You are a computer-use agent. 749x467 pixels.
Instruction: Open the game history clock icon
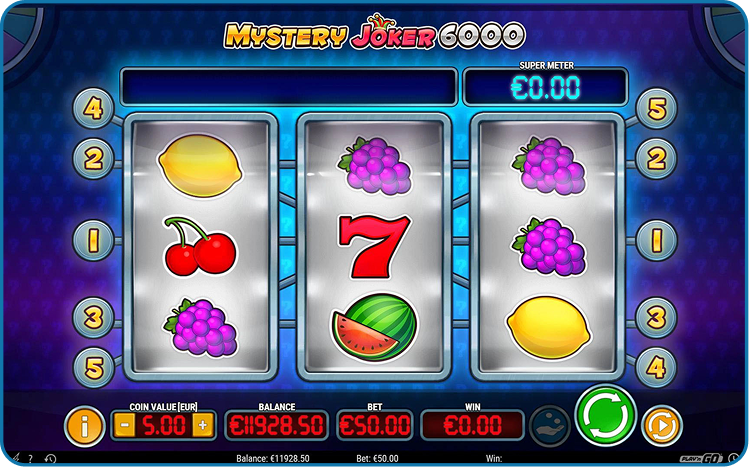[51, 459]
